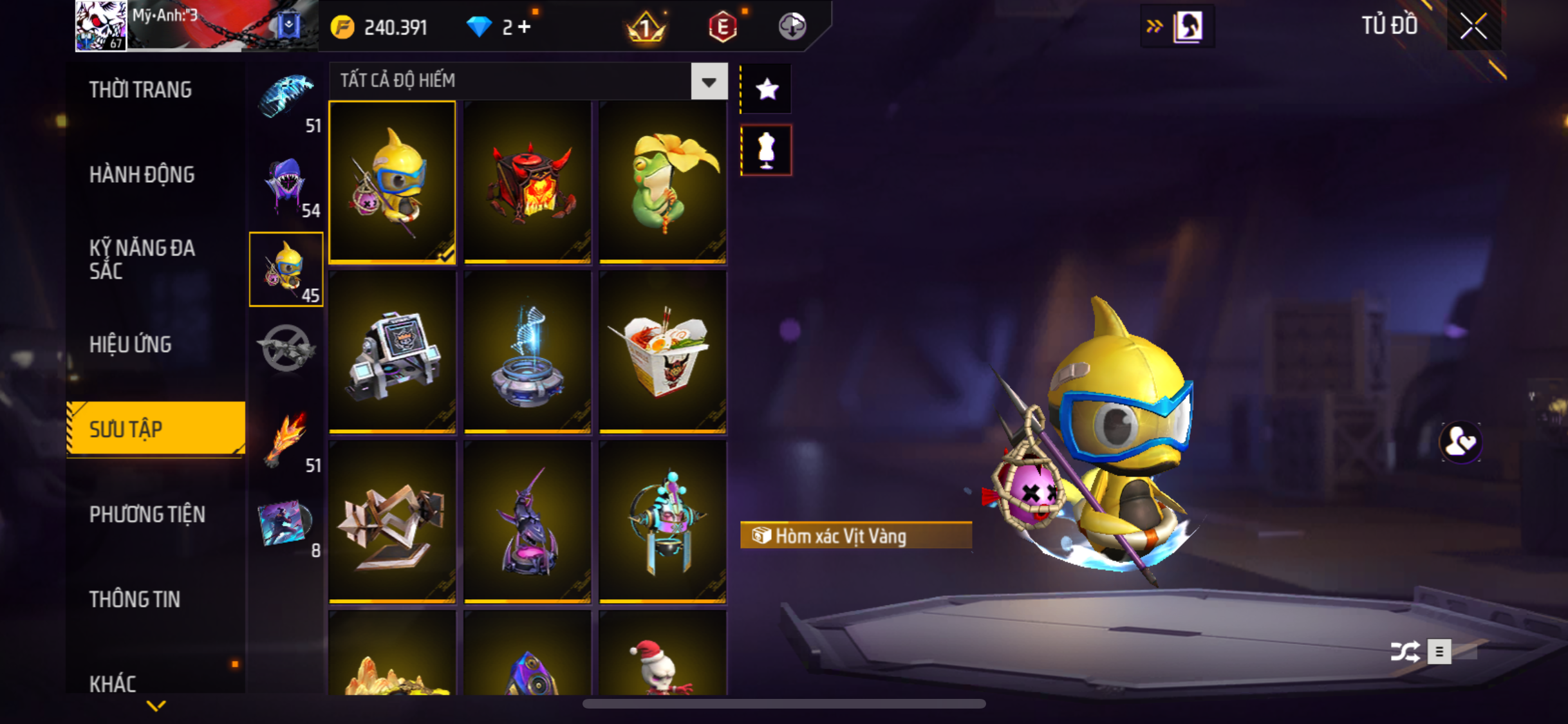Show favorites with the star button

click(x=766, y=89)
